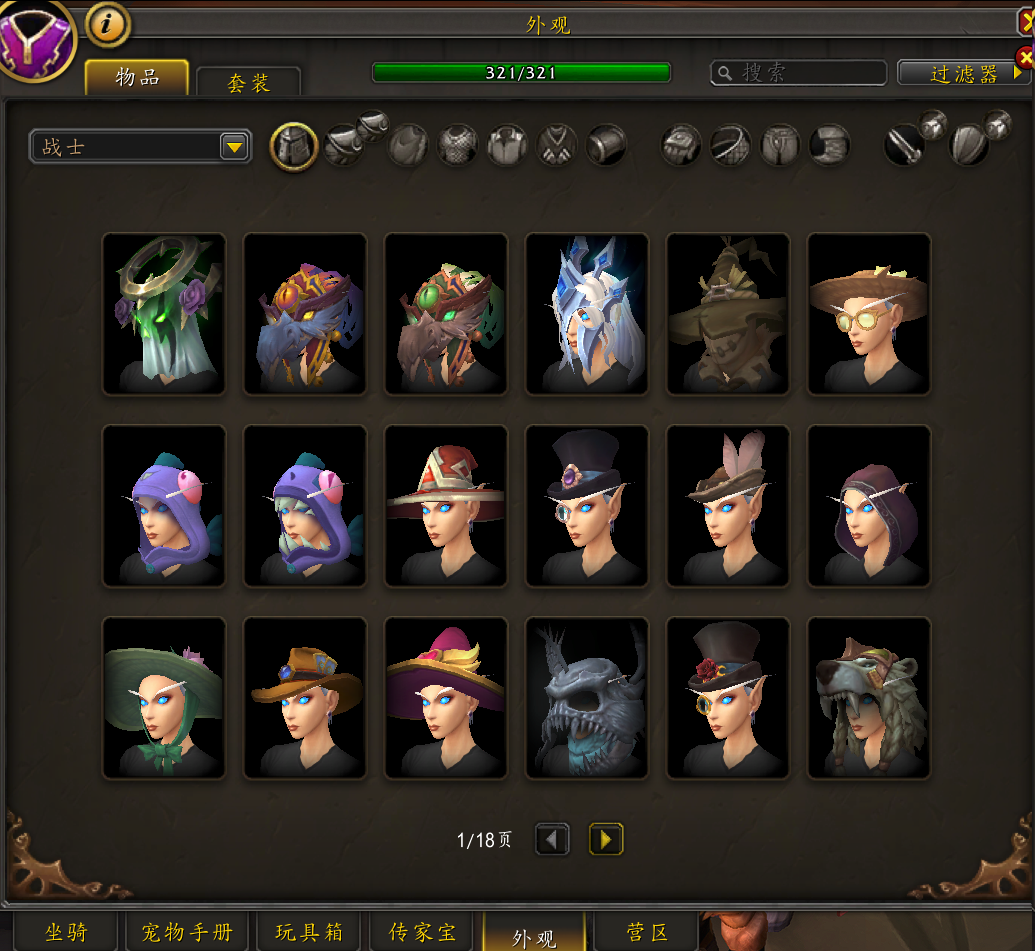Go to the next appearance page
1035x951 pixels.
point(605,839)
